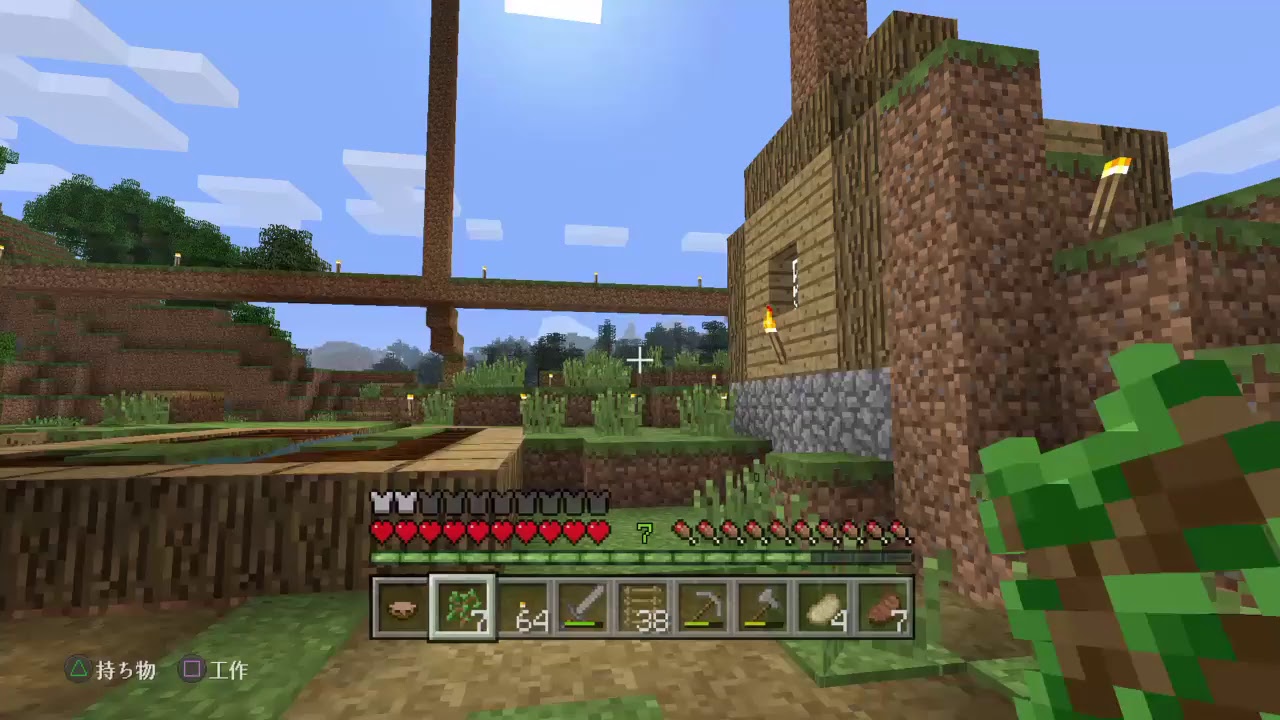Click the square button prompt icon
This screenshot has height=720, width=1280.
(x=192, y=671)
